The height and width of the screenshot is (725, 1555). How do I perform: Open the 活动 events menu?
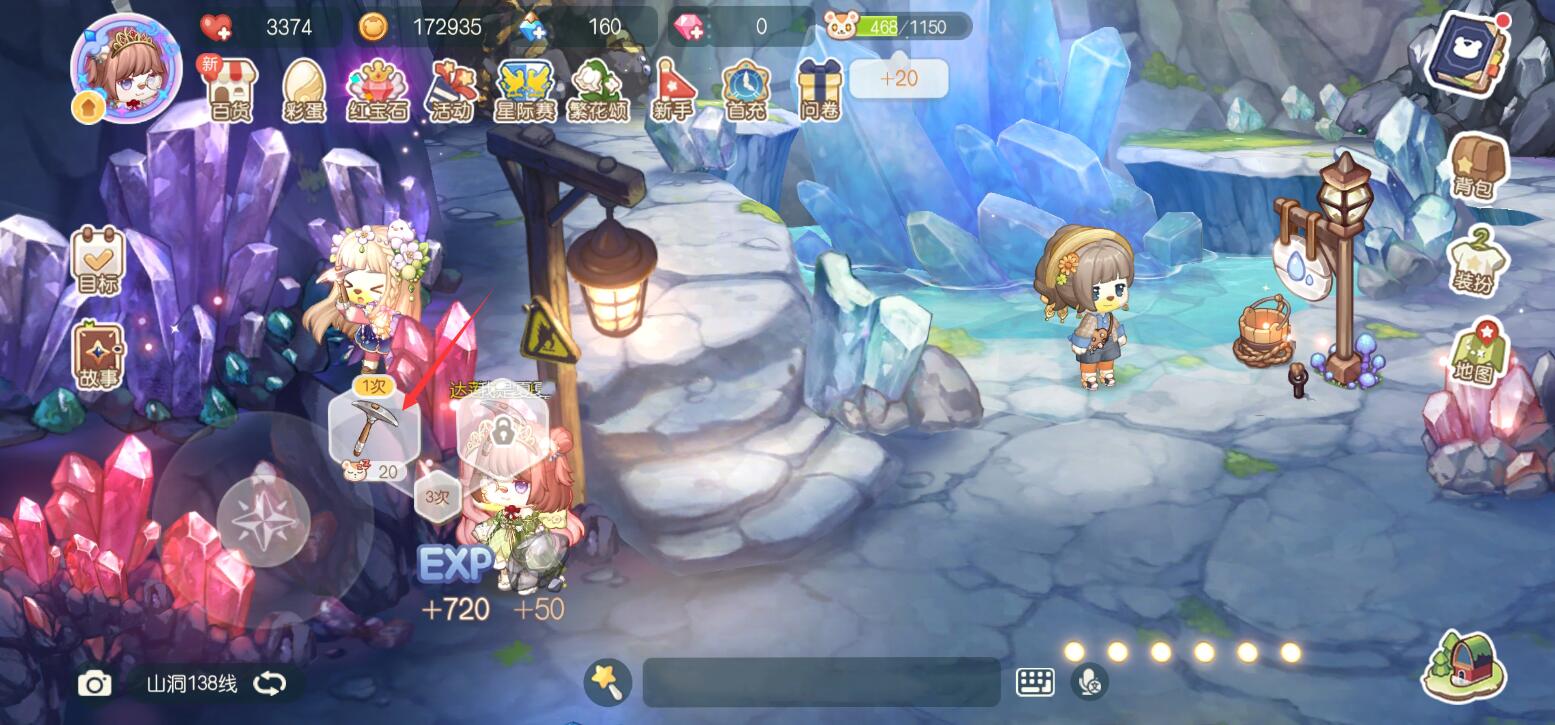tap(450, 89)
